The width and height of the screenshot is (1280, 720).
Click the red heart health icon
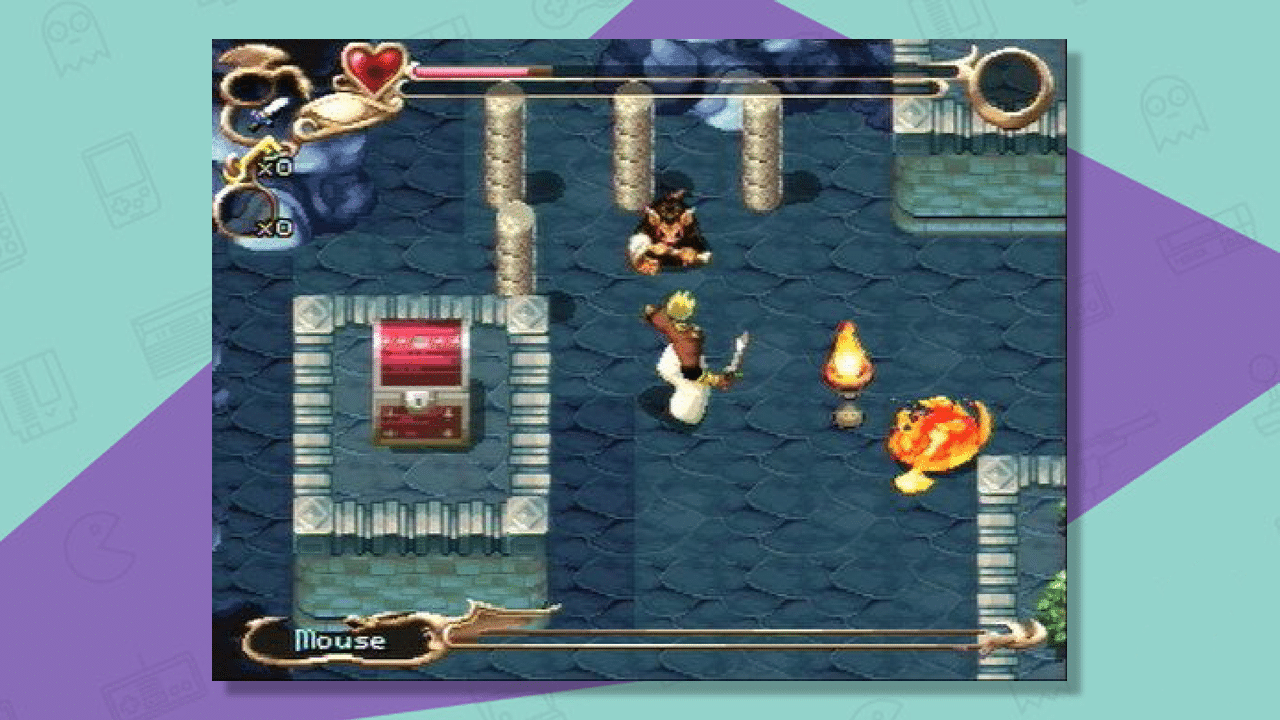click(x=372, y=70)
